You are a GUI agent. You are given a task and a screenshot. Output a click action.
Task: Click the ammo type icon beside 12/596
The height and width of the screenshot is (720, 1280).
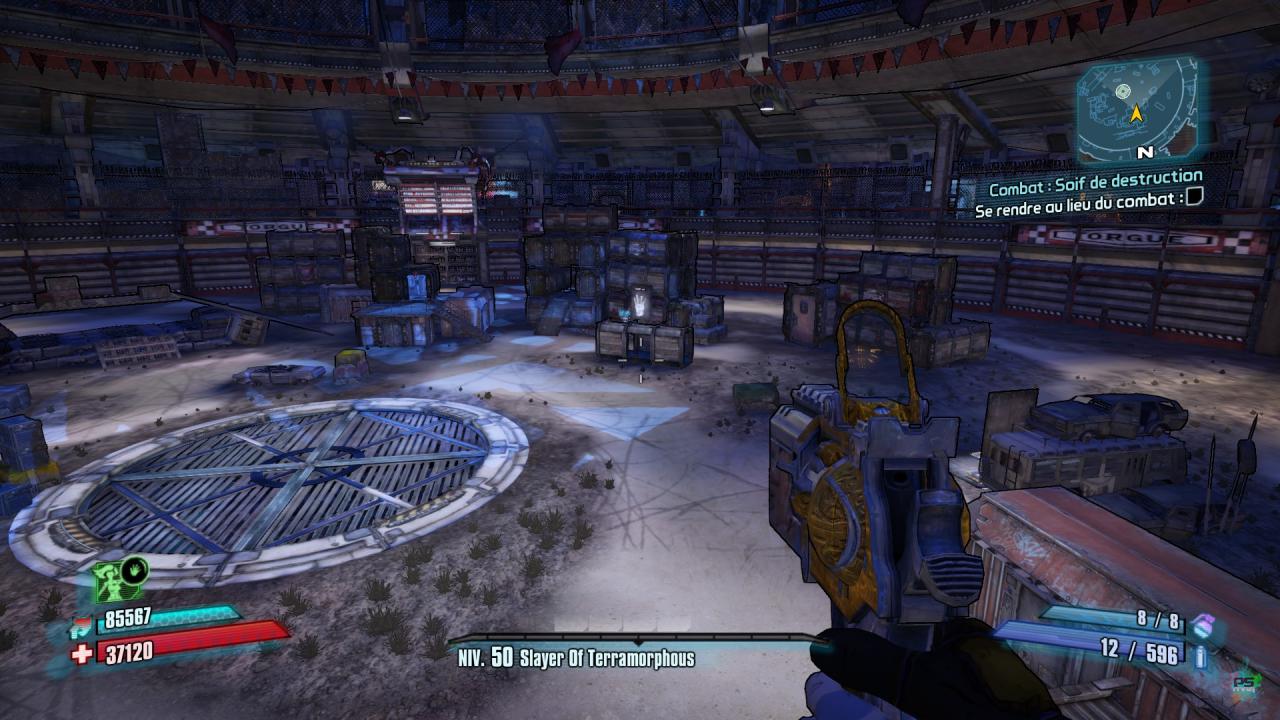click(x=1200, y=655)
